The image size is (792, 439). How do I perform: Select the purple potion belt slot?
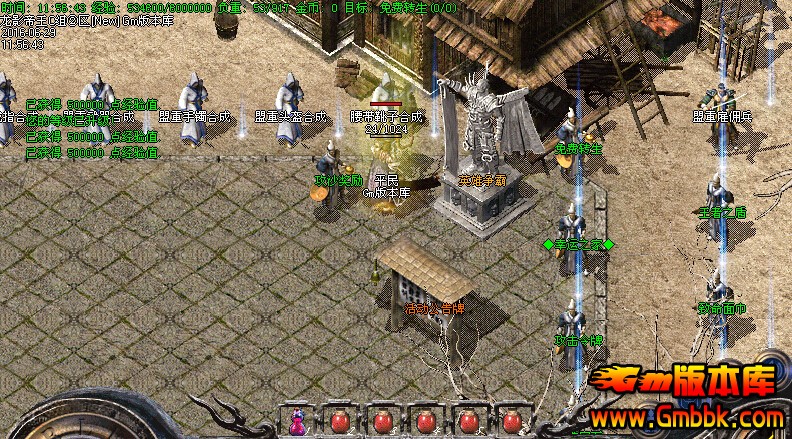coord(297,422)
